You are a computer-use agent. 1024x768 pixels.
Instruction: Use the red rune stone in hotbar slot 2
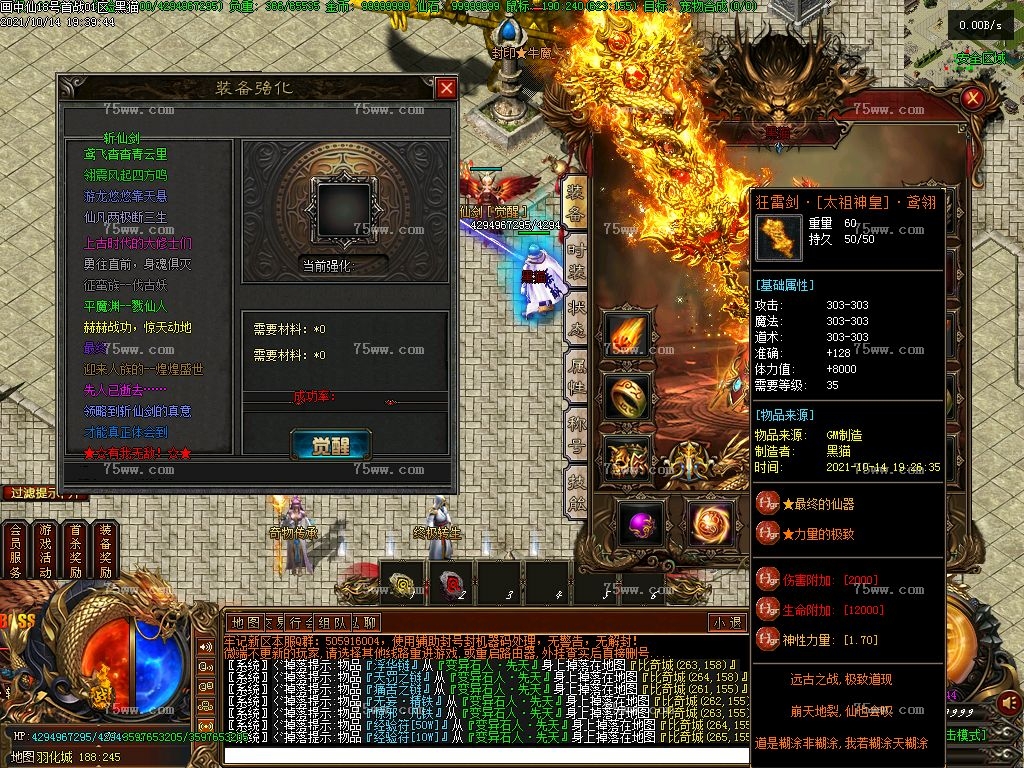[451, 583]
